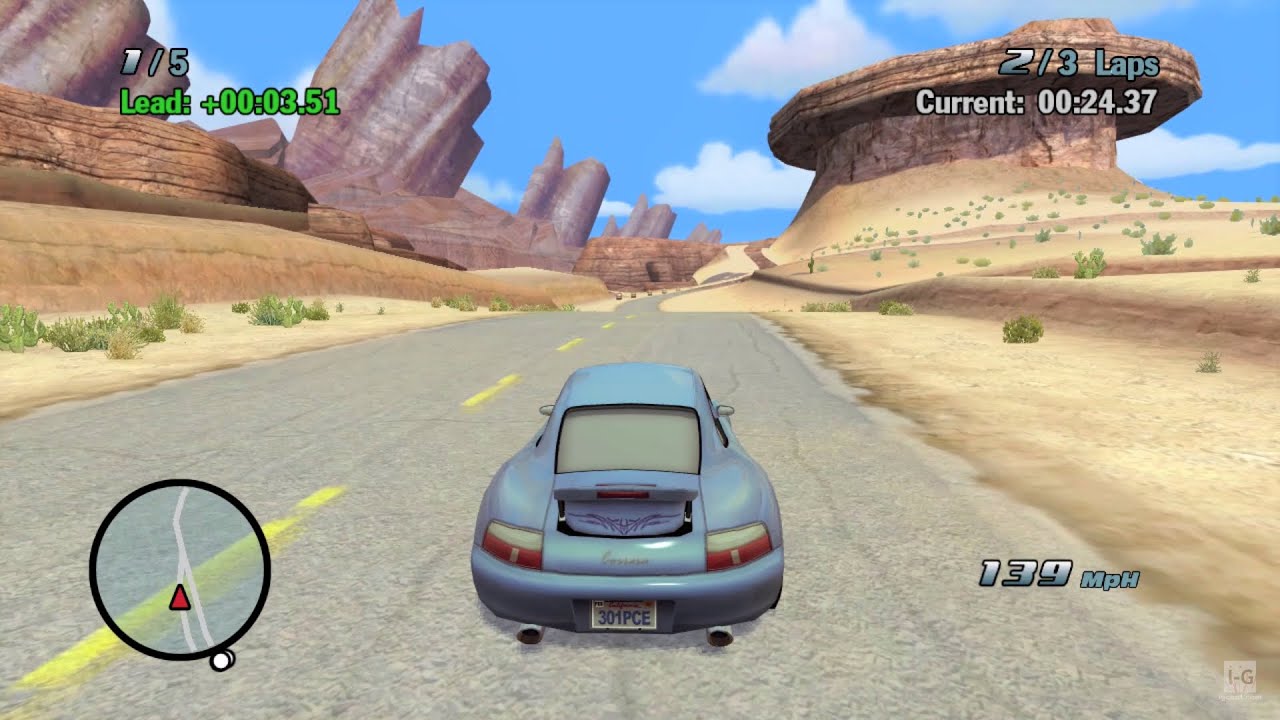The height and width of the screenshot is (720, 1280).
Task: Select the car's raised rear spoiler
Action: click(x=625, y=493)
